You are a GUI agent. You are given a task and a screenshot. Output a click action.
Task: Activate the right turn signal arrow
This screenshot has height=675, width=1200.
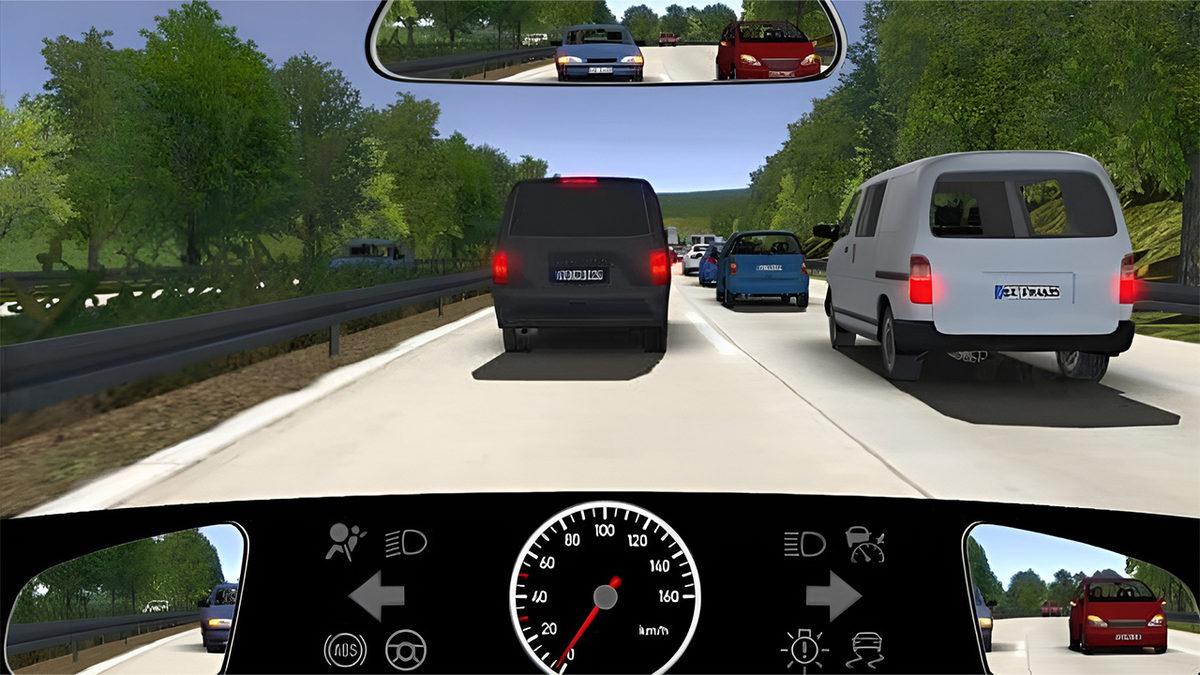coord(833,597)
